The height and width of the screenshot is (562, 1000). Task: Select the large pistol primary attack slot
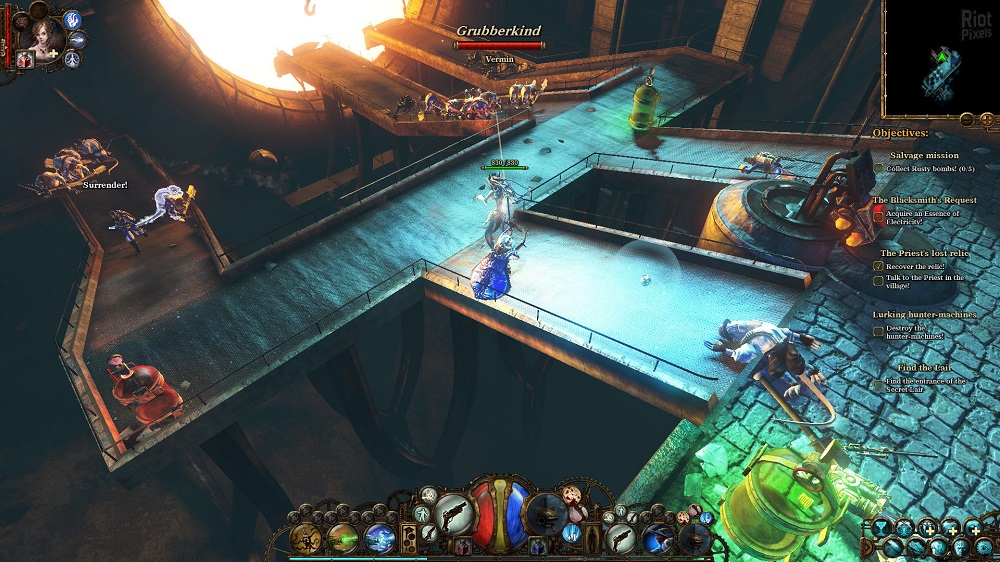coord(453,514)
